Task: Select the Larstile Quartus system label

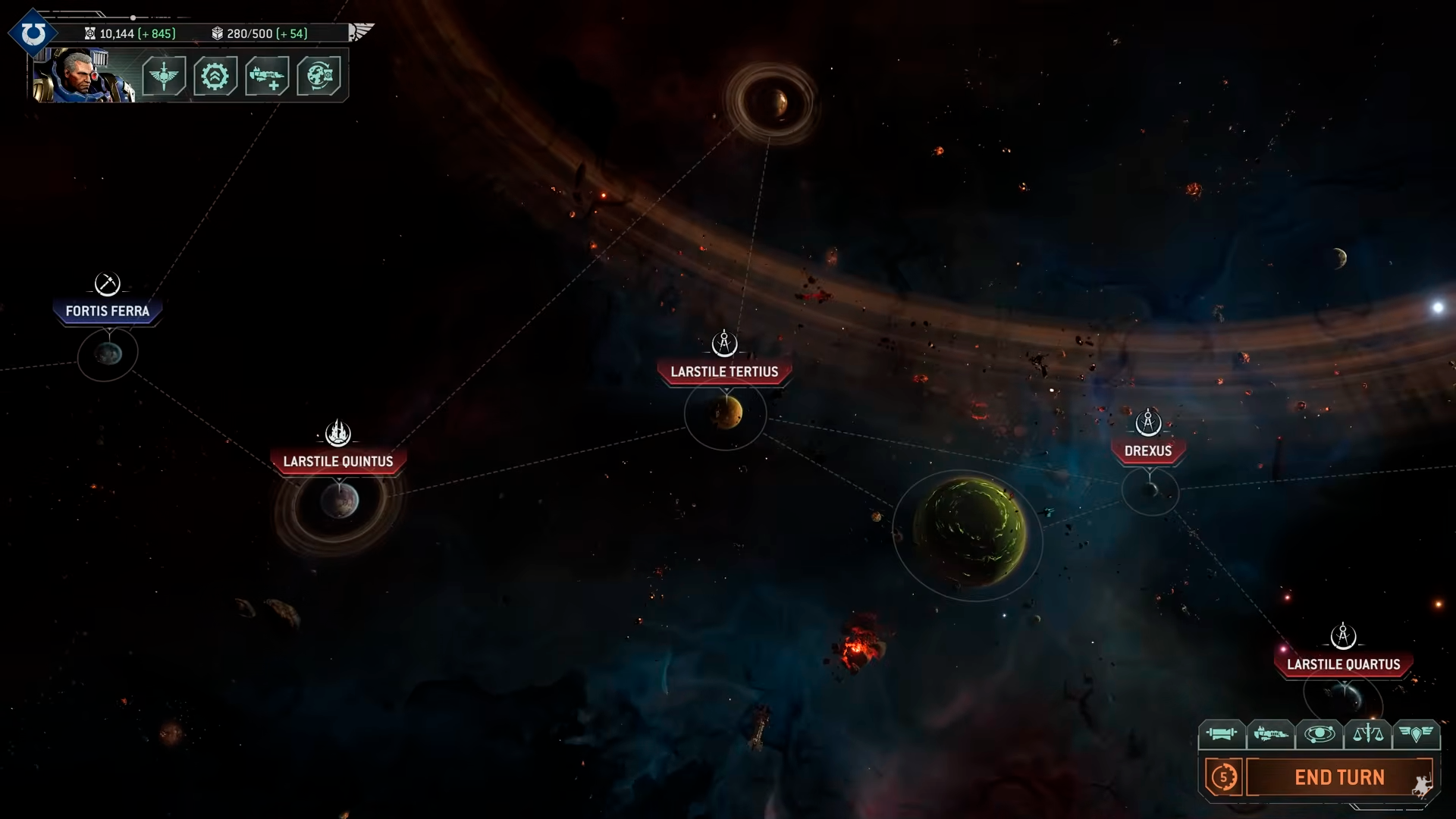Action: [x=1343, y=664]
